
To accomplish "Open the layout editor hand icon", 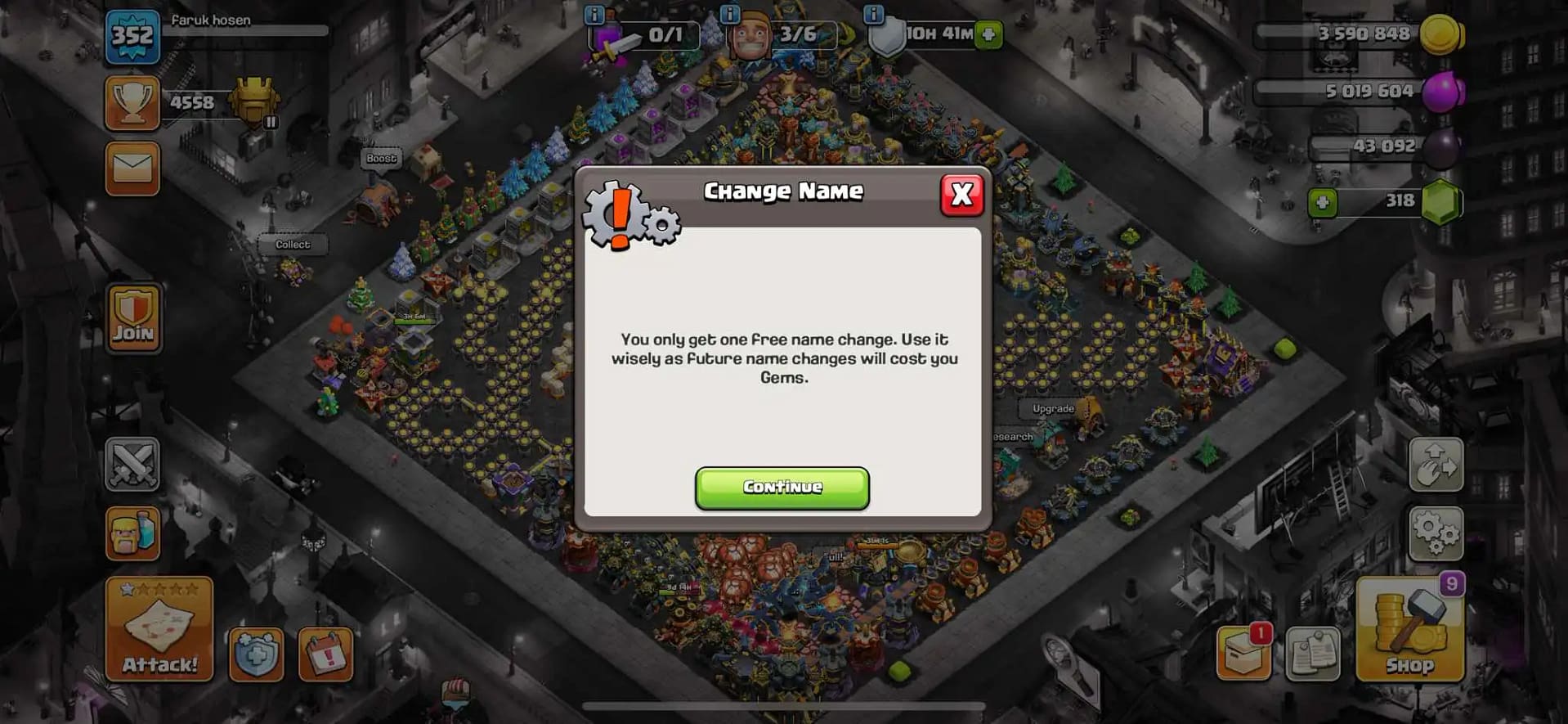I will point(1436,465).
